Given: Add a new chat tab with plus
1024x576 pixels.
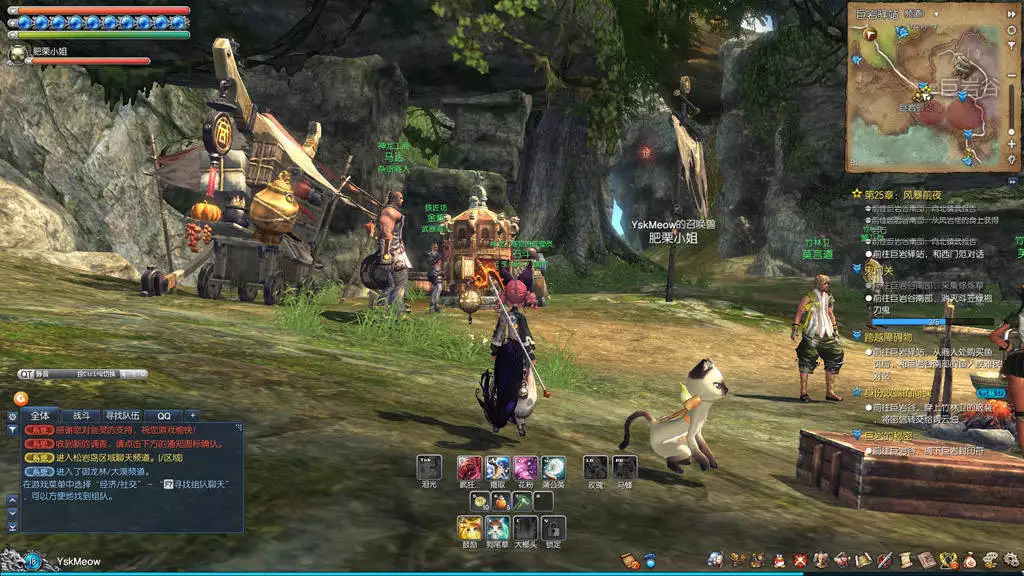Looking at the screenshot, I should click(192, 415).
